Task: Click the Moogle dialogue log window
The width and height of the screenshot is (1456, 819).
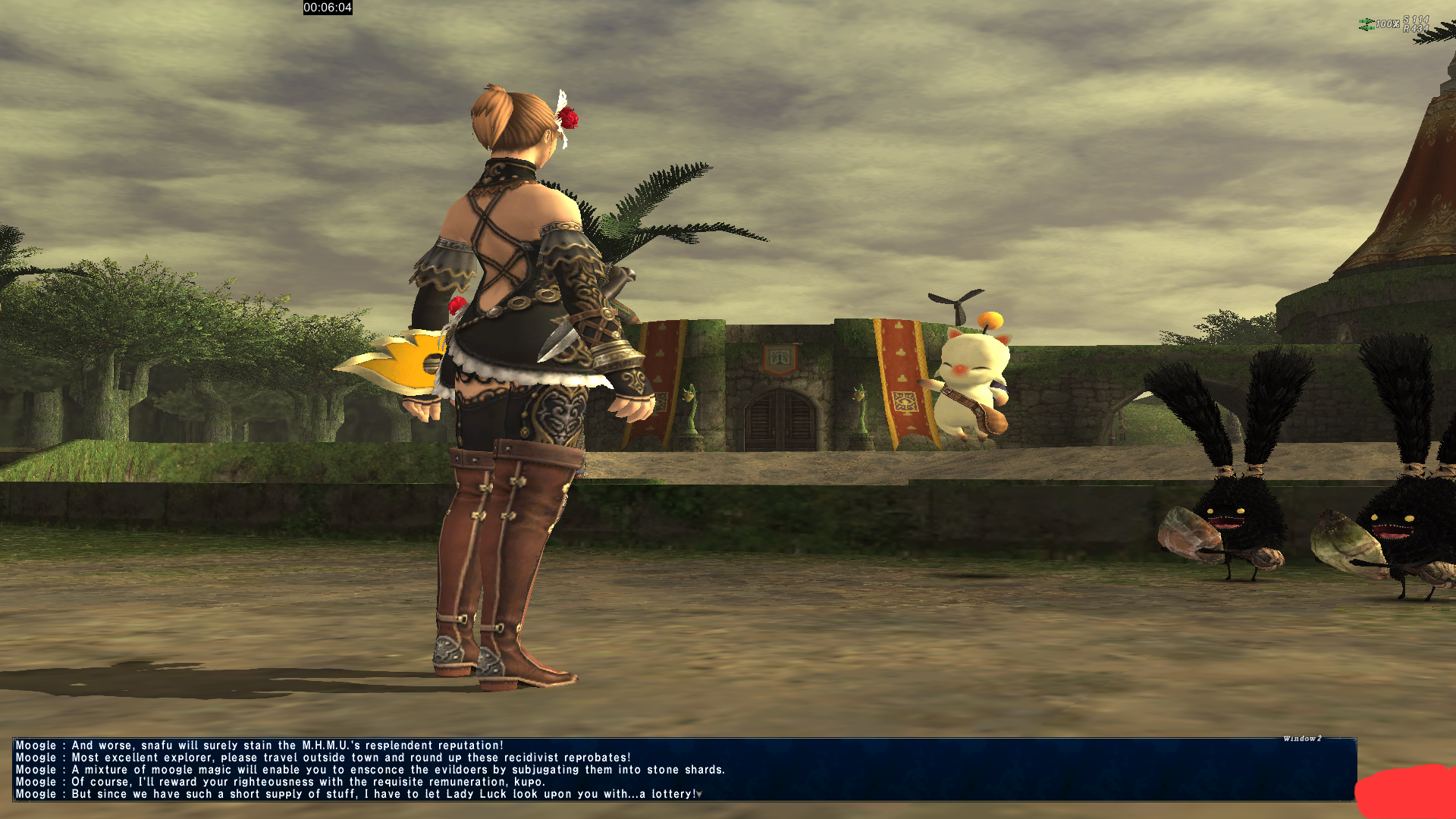Action: (682, 769)
